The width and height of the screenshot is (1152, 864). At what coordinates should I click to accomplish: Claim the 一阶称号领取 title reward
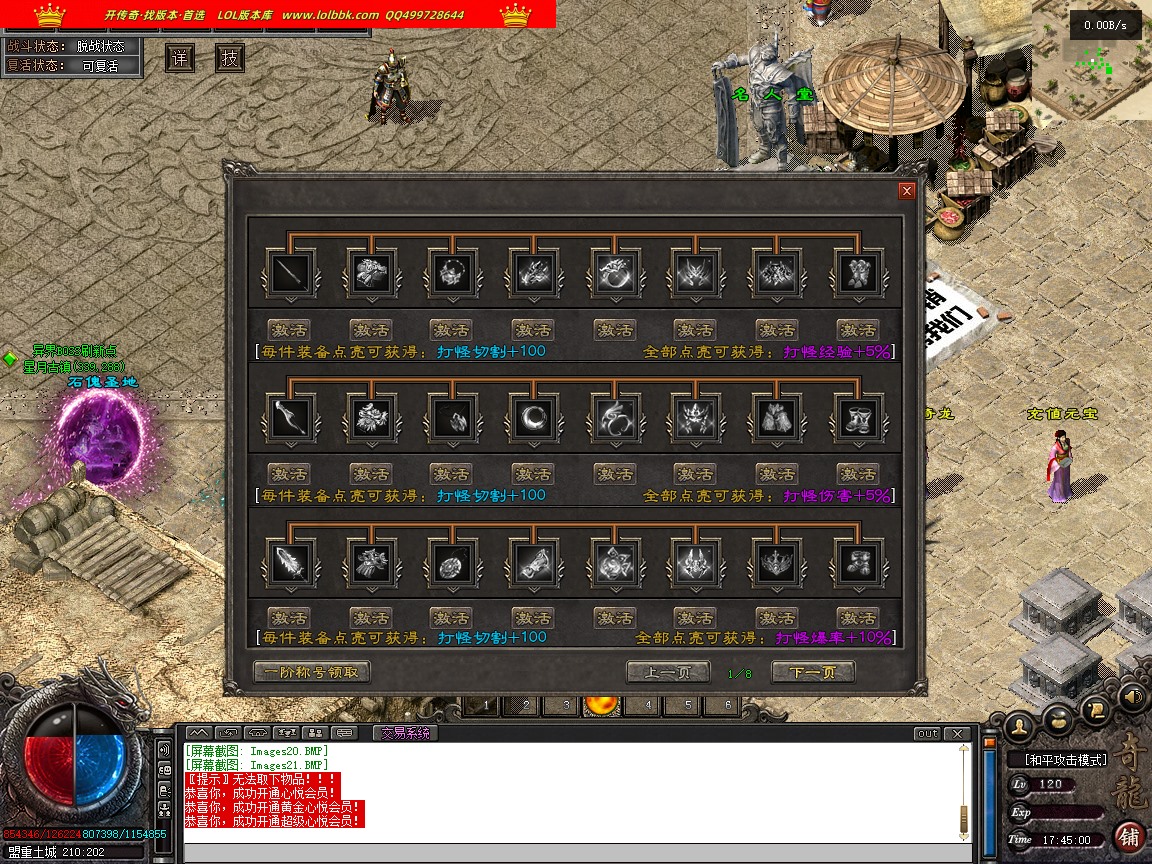(x=312, y=672)
